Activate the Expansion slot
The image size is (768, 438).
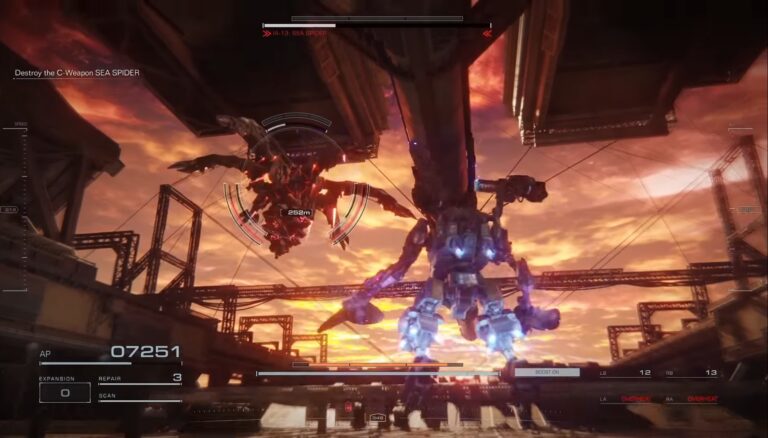(x=64, y=391)
